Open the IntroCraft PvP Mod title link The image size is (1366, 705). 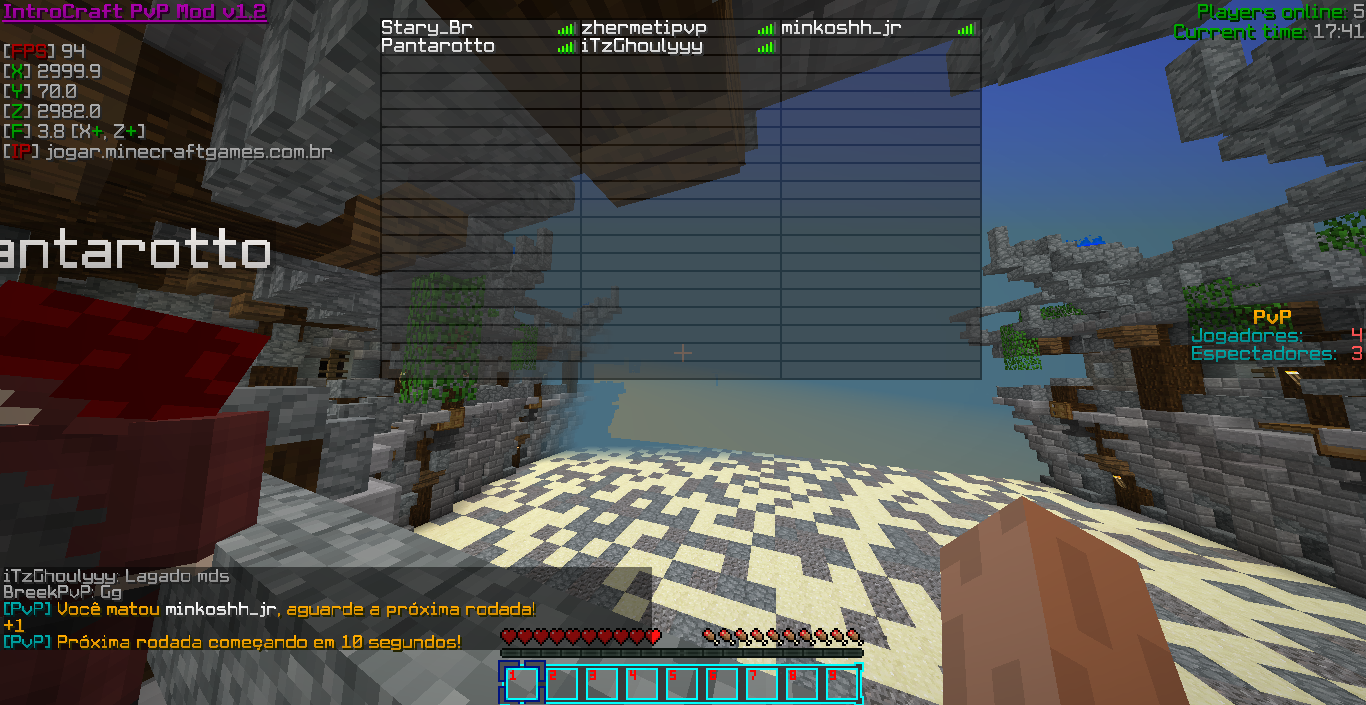(x=135, y=12)
